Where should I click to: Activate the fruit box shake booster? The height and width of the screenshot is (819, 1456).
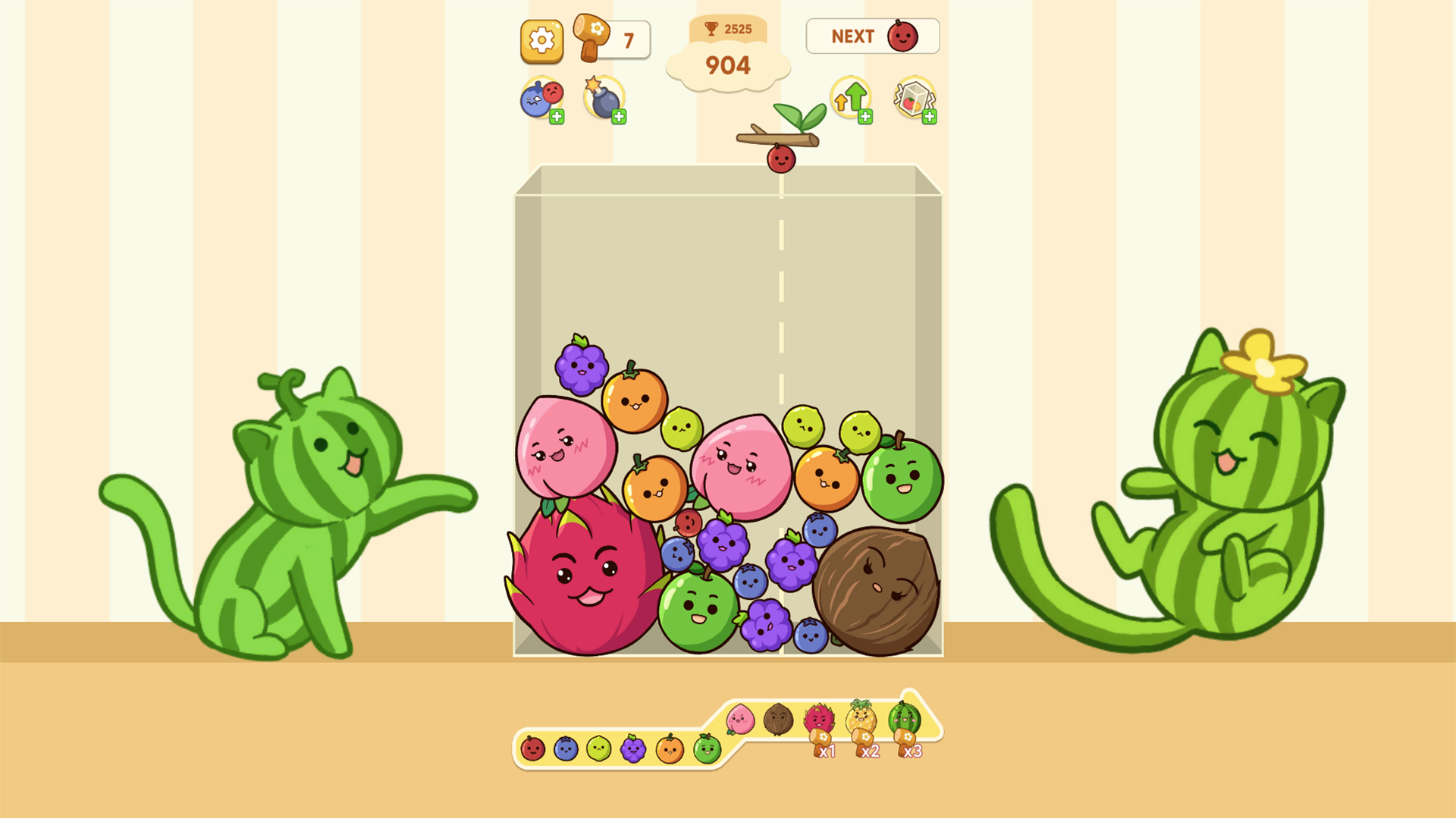912,96
